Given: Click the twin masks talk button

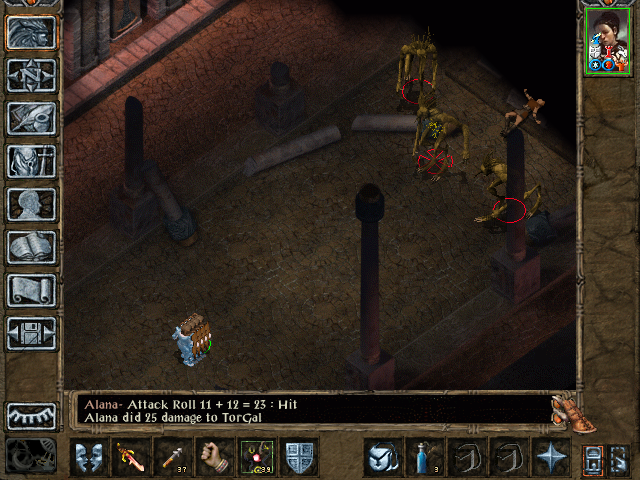Looking at the screenshot, I should (x=87, y=457).
